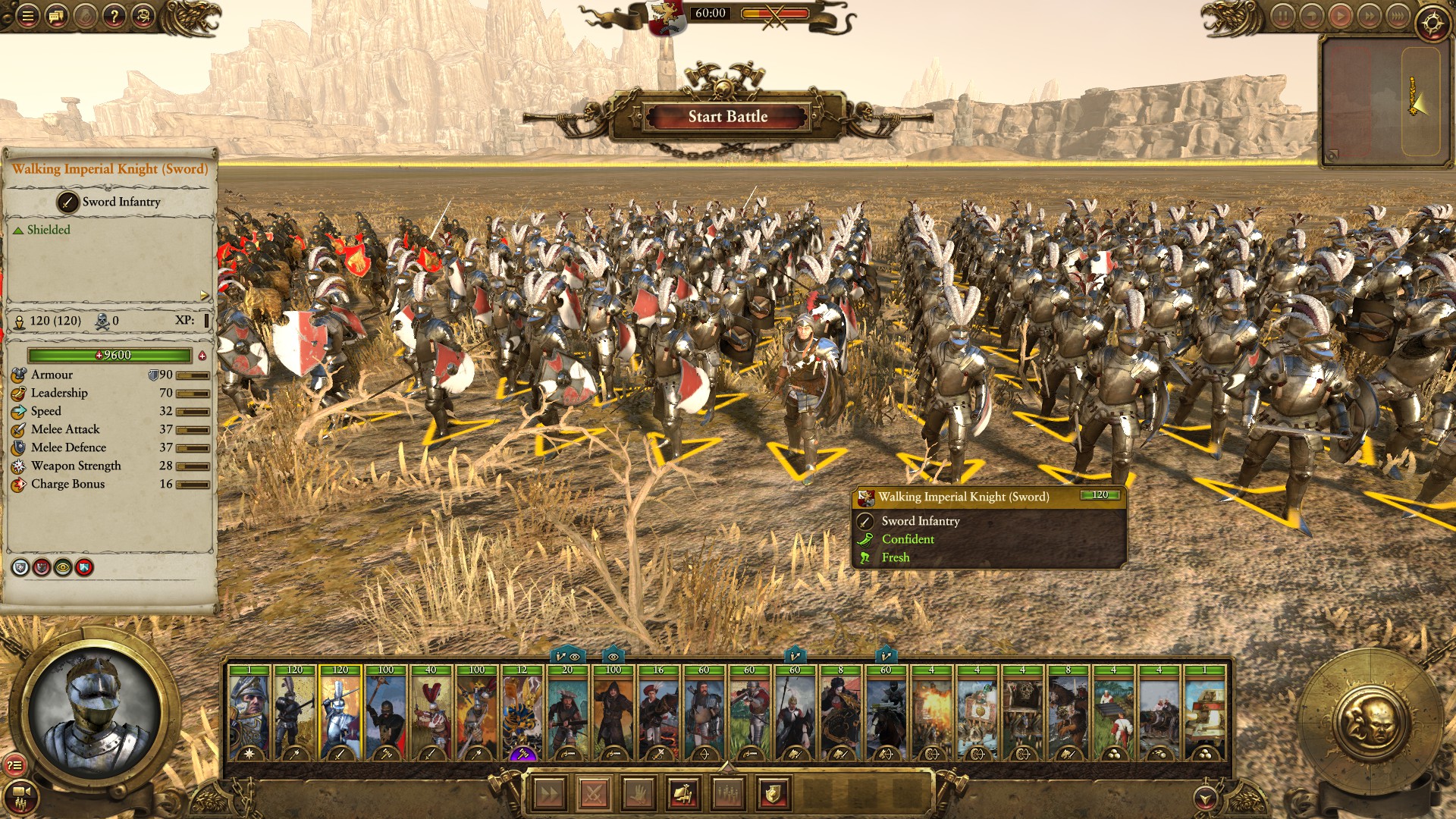Open the chat speech-bubbles button
The image size is (1456, 819).
click(56, 15)
